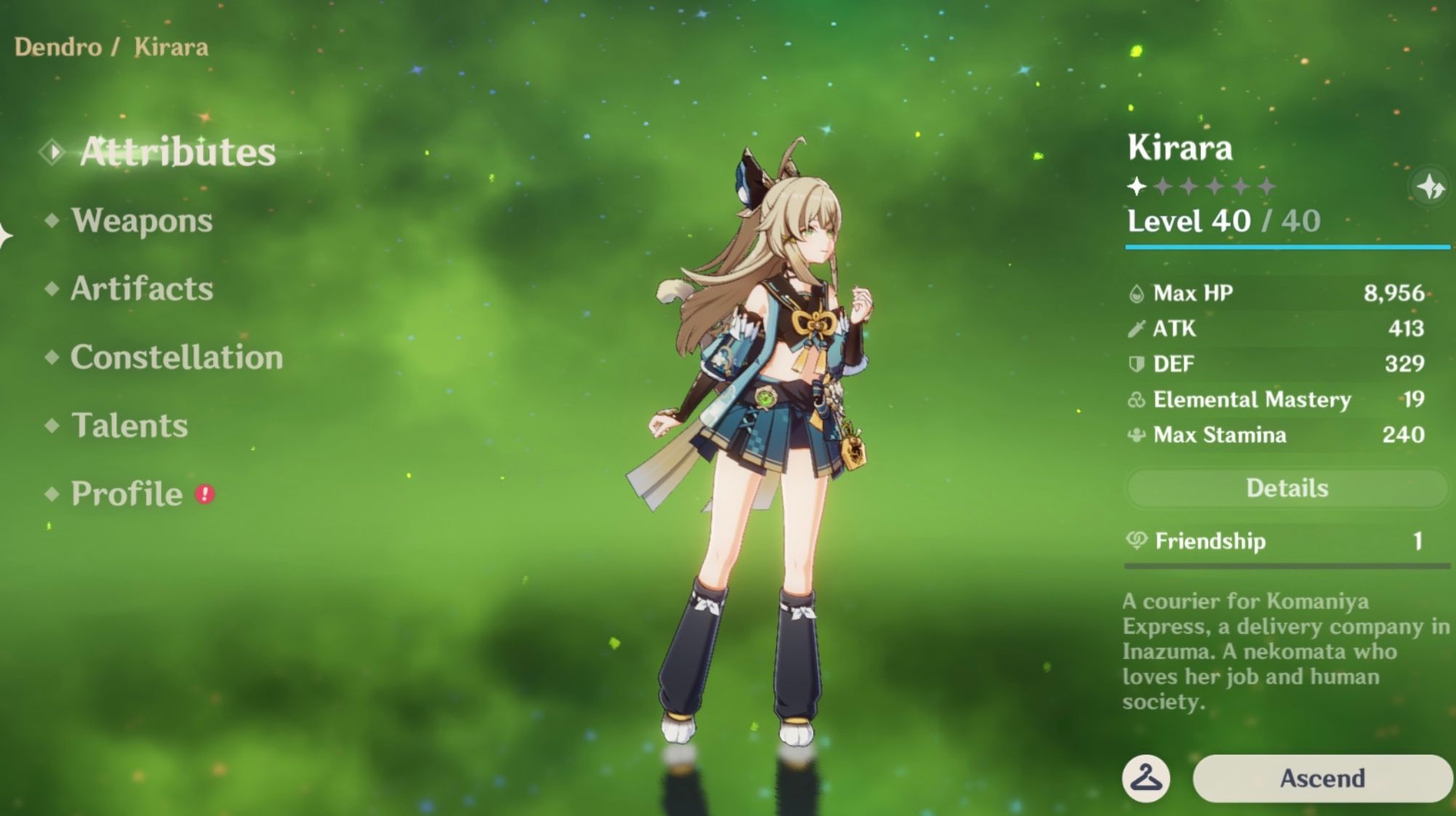Click the ATK sword stat icon
Screen dimensions: 1456x816
[1137, 328]
